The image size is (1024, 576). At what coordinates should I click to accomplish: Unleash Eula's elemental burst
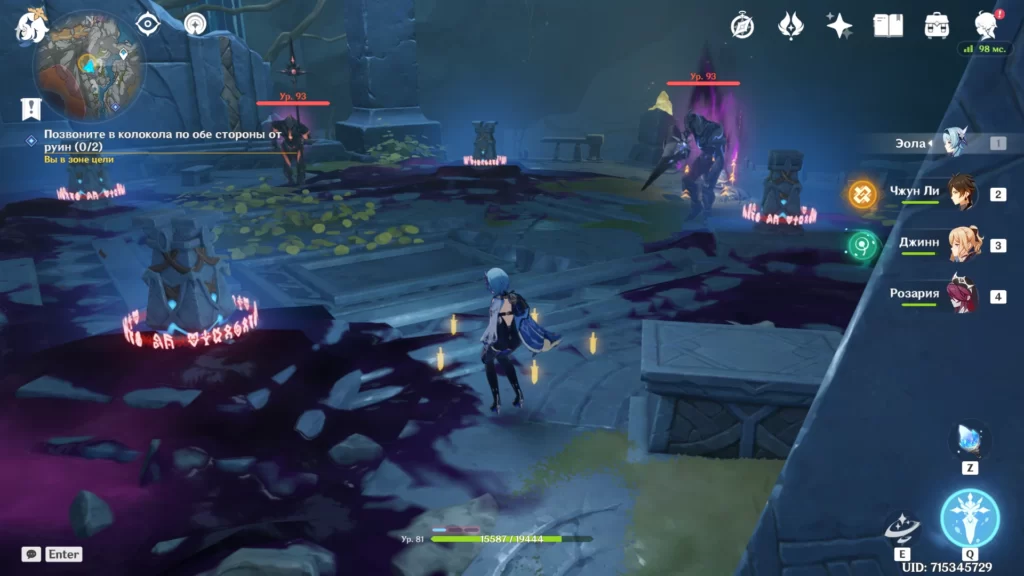970,518
